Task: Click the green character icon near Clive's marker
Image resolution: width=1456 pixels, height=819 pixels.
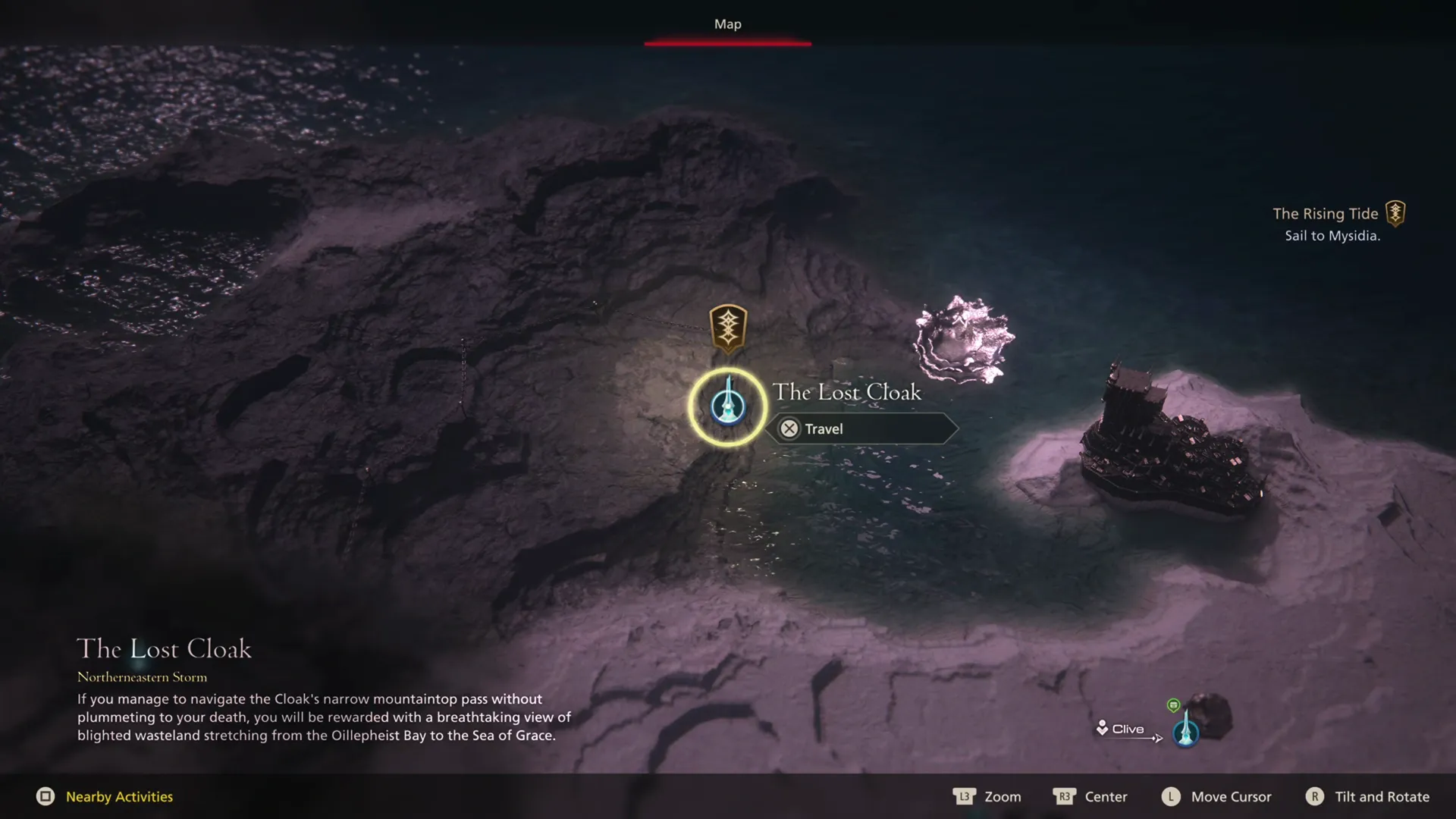Action: tap(1174, 706)
